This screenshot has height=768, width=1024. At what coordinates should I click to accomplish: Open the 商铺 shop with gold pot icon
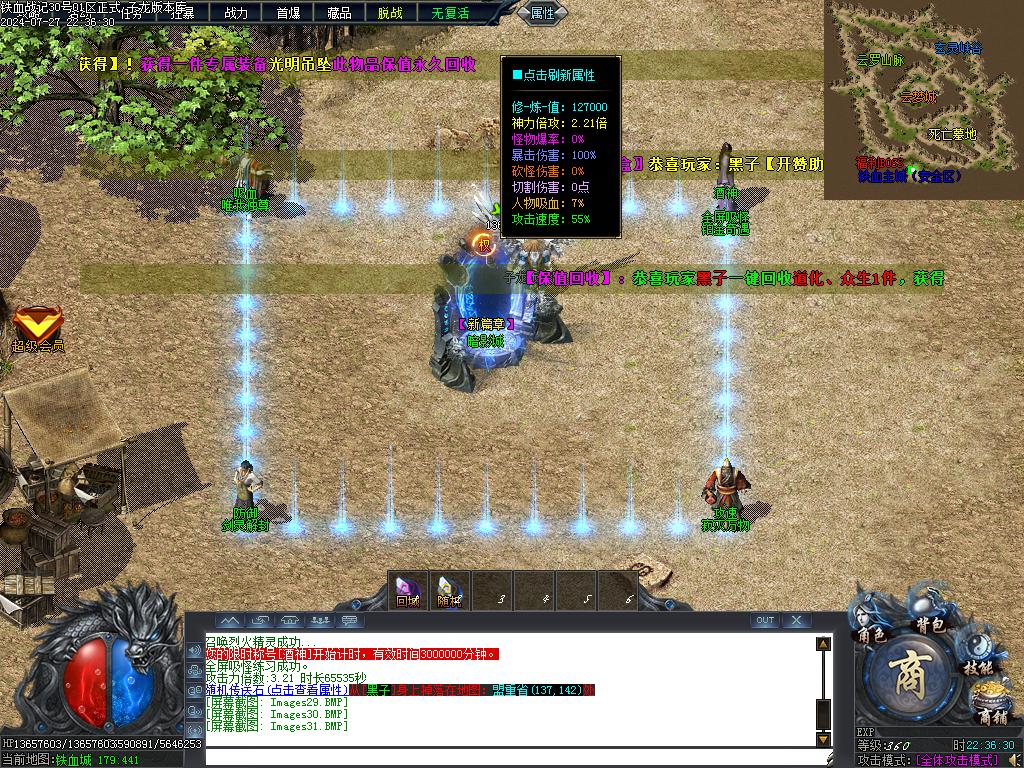click(x=991, y=706)
